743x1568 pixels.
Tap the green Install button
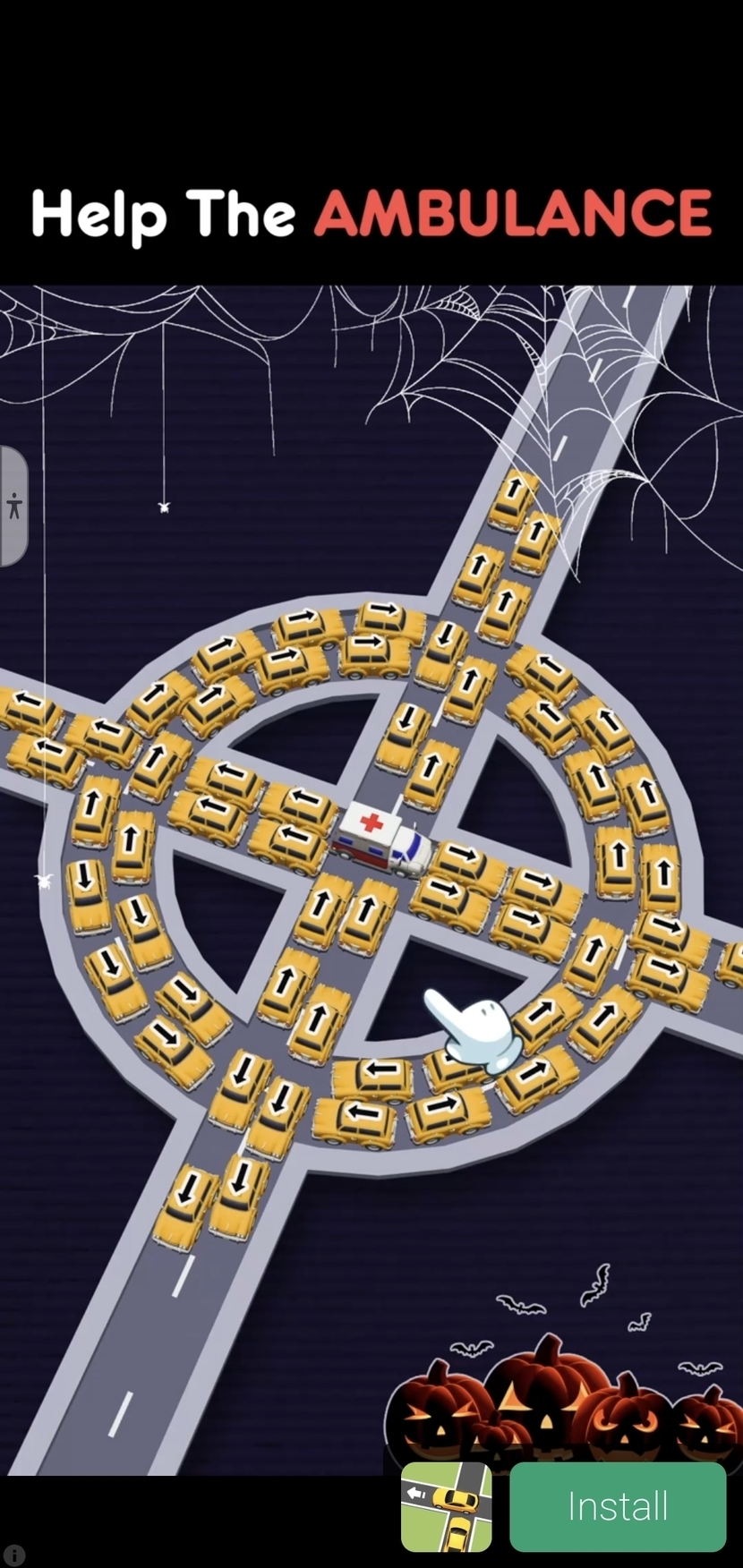tap(618, 1506)
